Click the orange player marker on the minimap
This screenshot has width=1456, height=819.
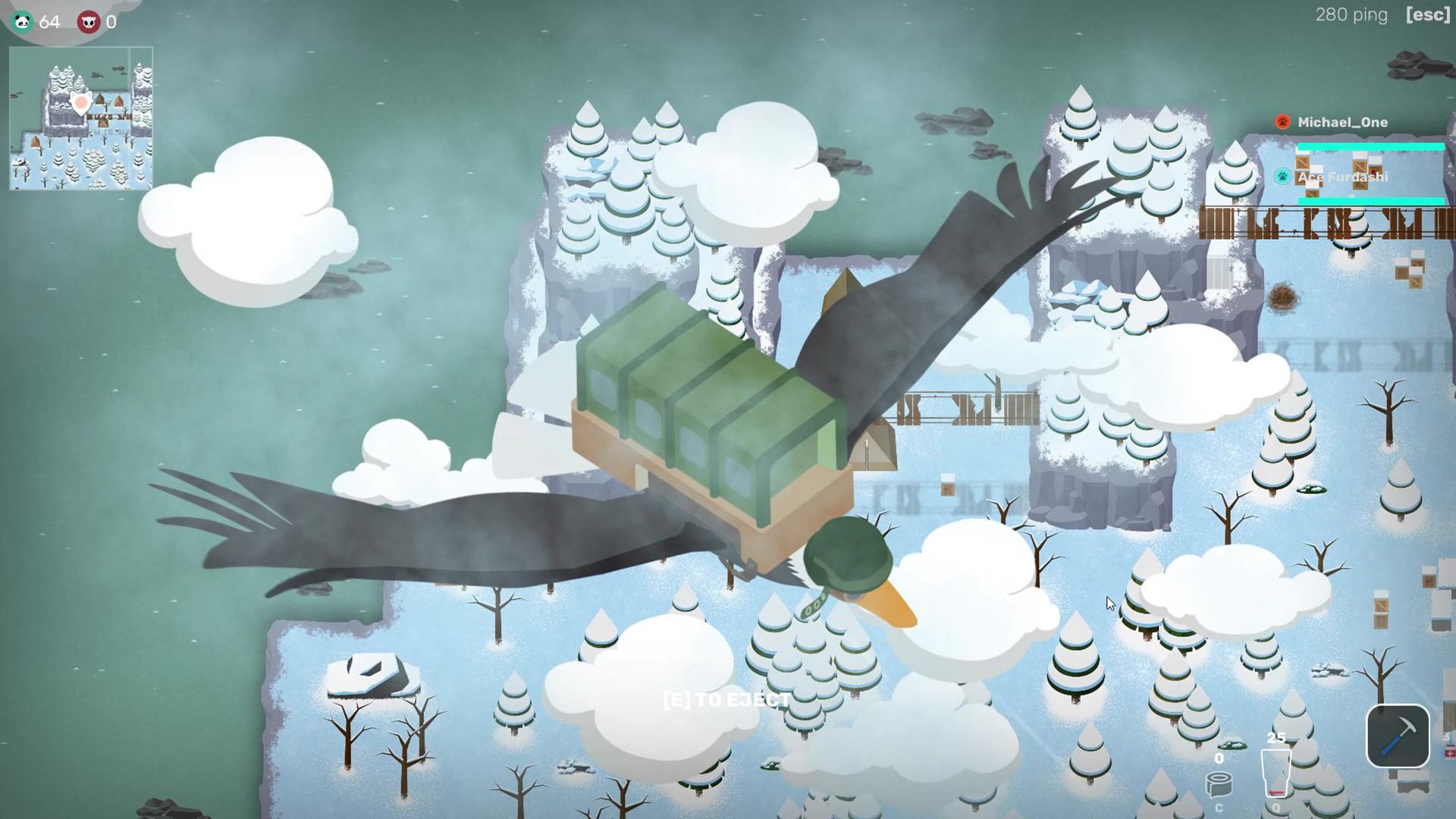81,103
